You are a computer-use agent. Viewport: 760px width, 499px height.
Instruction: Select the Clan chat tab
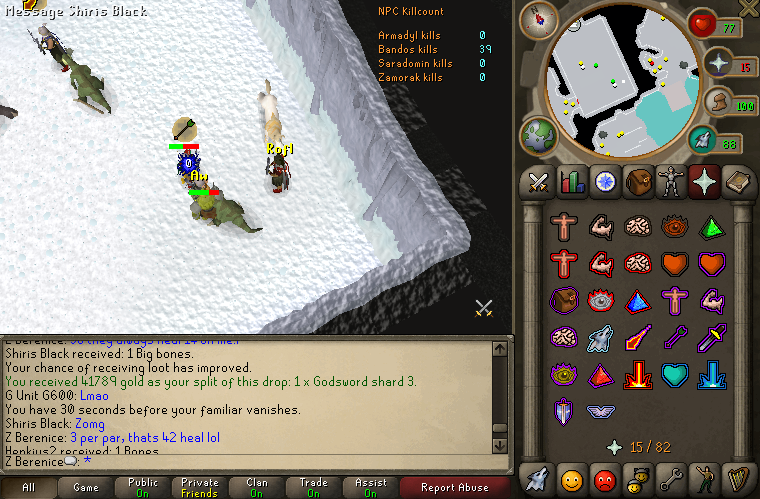coord(257,488)
